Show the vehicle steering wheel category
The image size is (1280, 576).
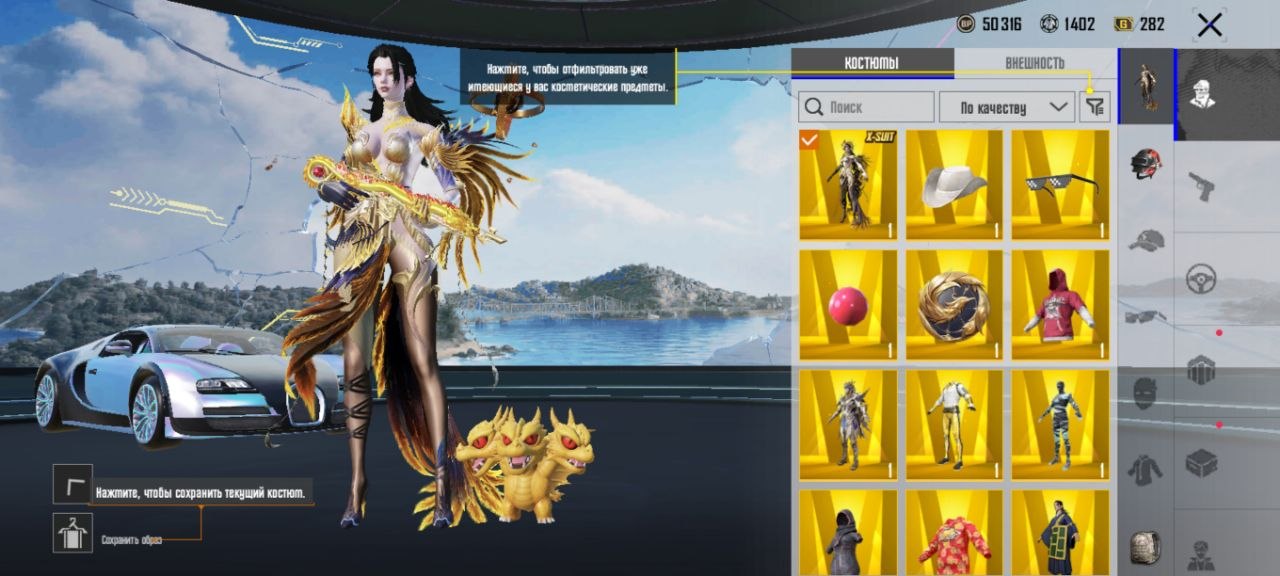pos(1201,278)
